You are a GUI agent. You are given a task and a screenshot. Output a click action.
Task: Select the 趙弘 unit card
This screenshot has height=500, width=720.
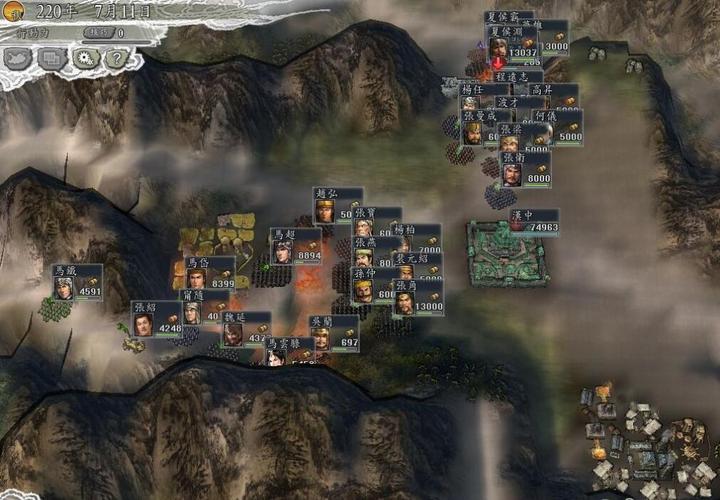coord(337,205)
